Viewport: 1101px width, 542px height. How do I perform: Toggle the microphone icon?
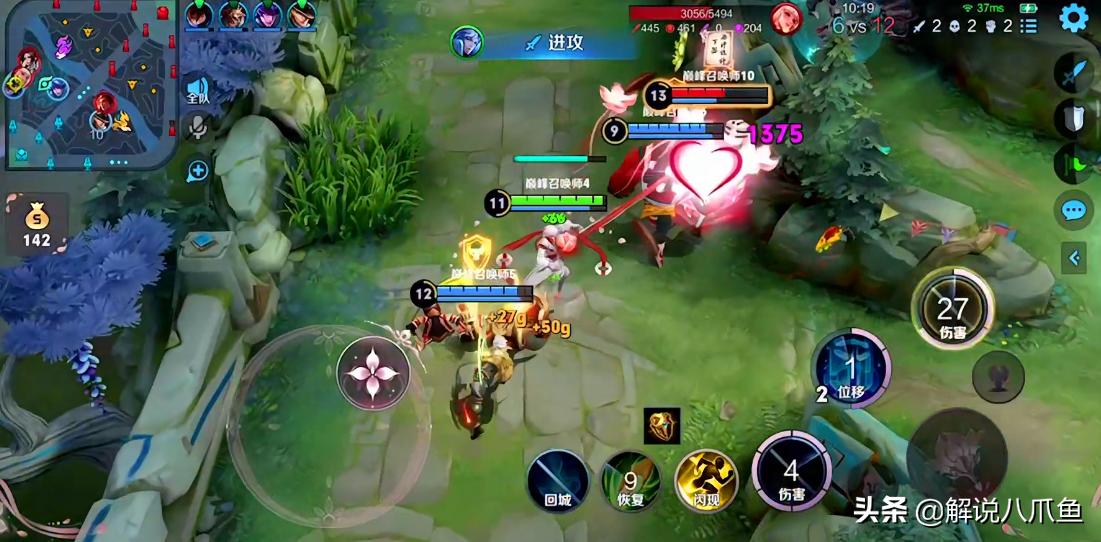tap(198, 129)
